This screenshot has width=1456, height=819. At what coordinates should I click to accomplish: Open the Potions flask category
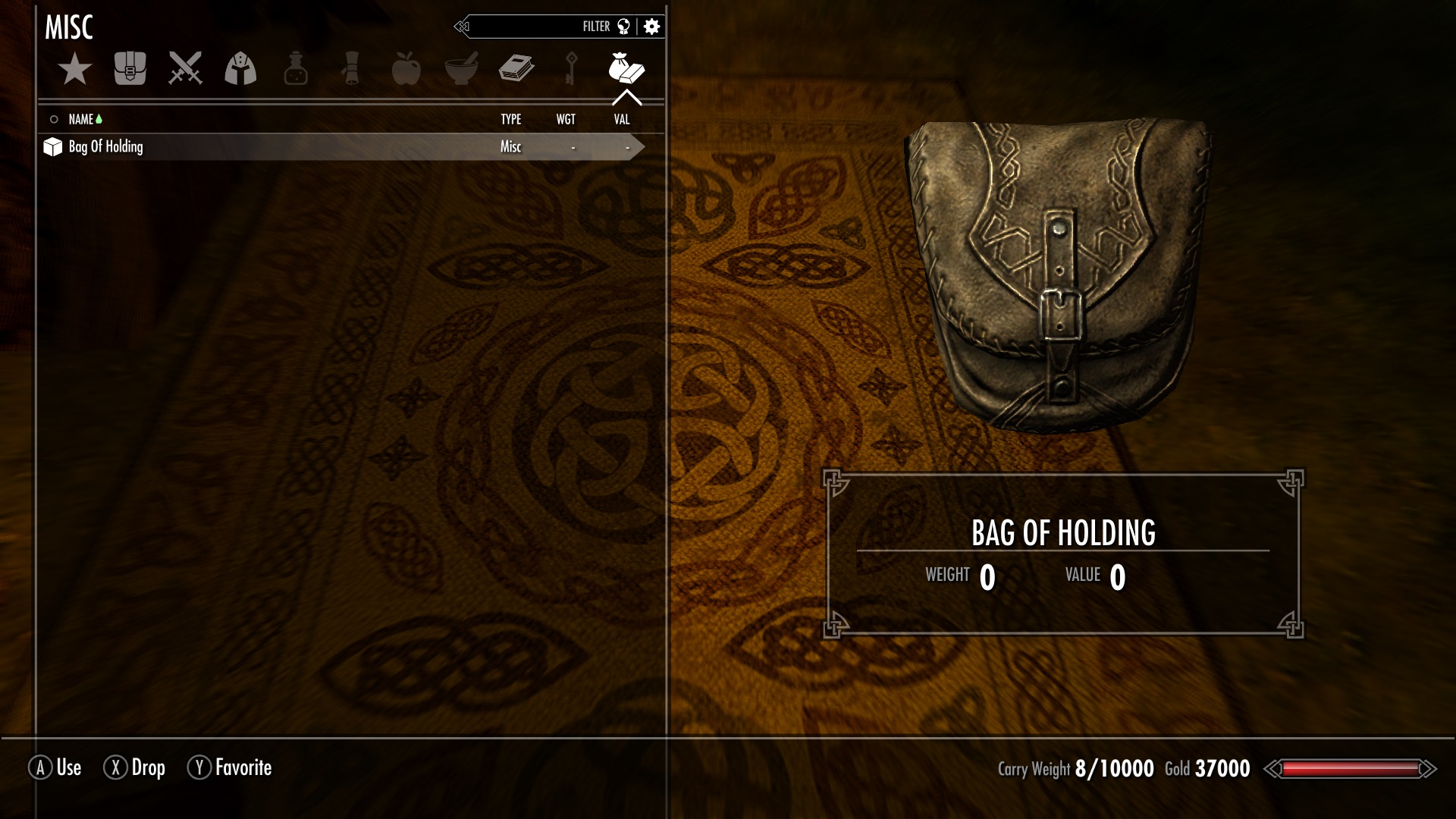[x=296, y=69]
